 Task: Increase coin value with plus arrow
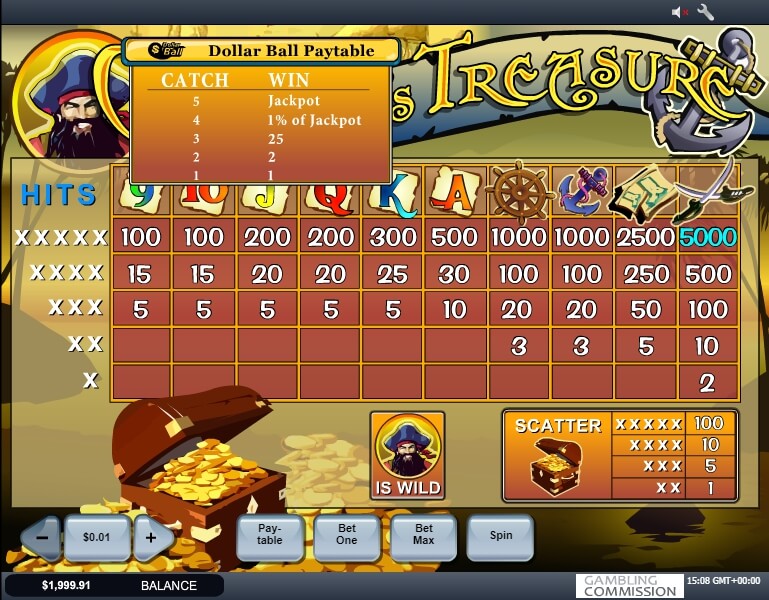click(x=151, y=537)
